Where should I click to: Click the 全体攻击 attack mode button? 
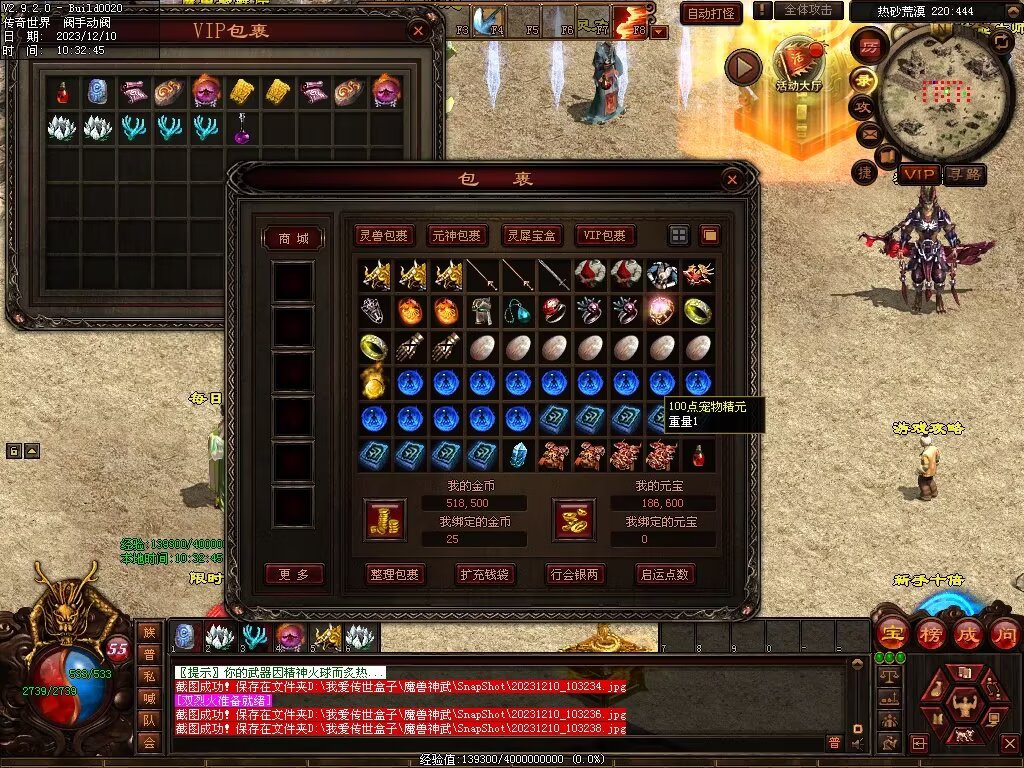click(x=808, y=10)
